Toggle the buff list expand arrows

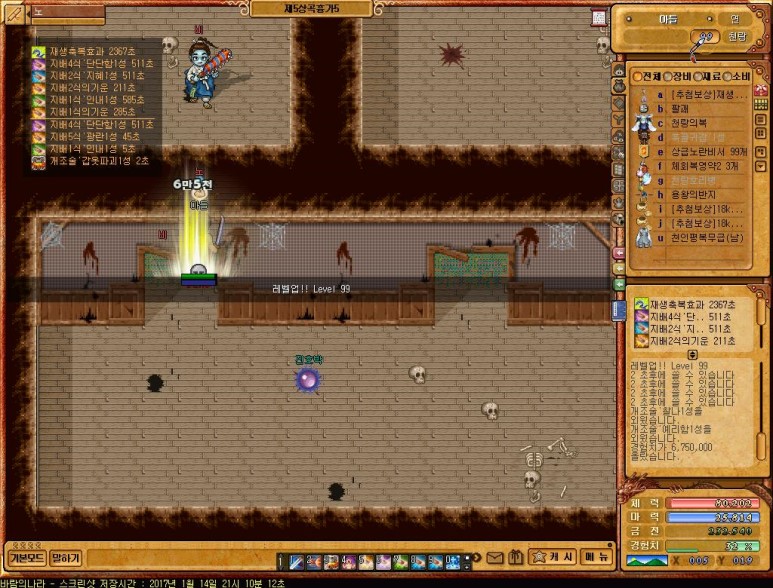tap(692, 354)
